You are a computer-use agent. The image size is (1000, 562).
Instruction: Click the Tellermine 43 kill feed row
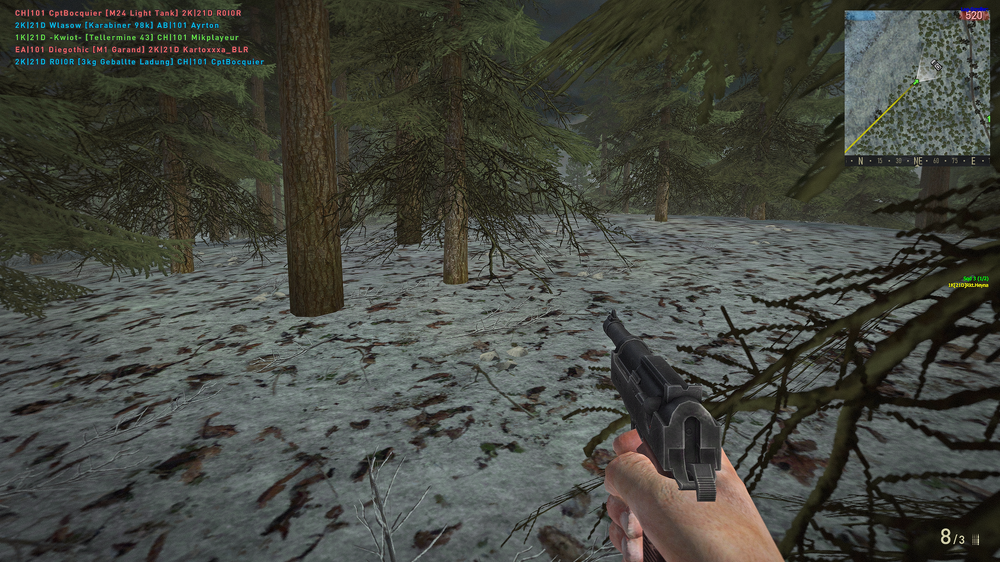127,37
